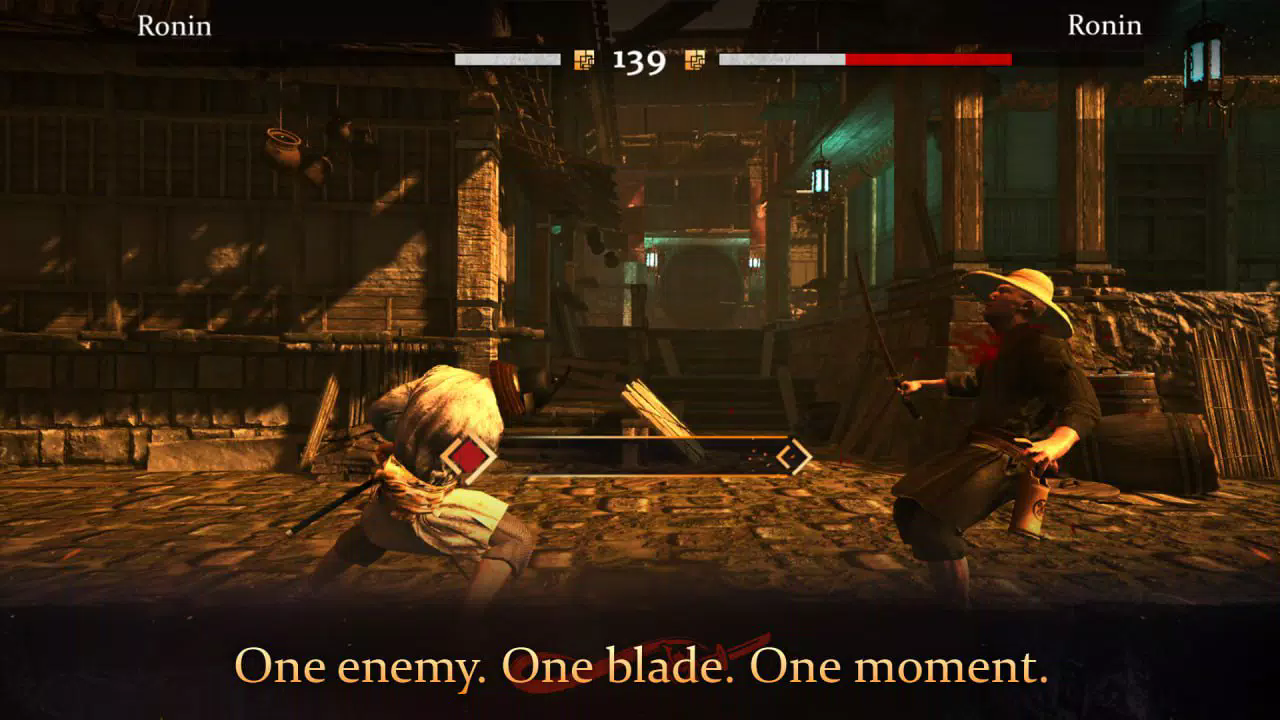Click the teal lantern glowing in the background
Viewport: 1280px width, 720px height.
coord(820,180)
